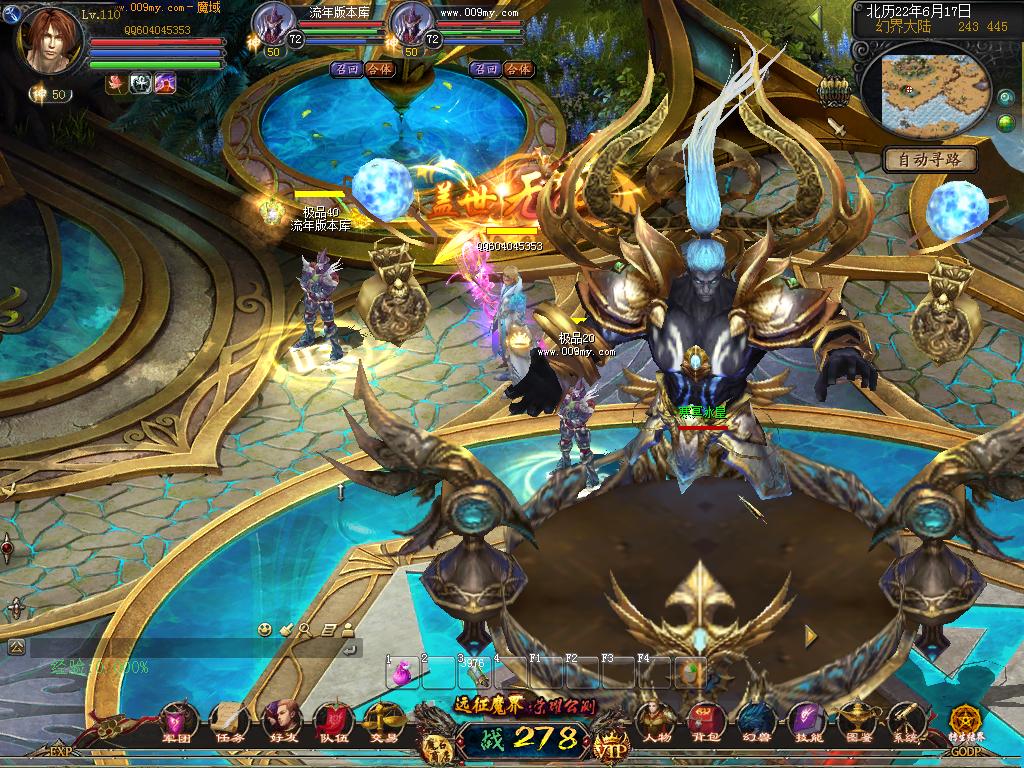Open the 背包 backpack inventory

click(706, 720)
